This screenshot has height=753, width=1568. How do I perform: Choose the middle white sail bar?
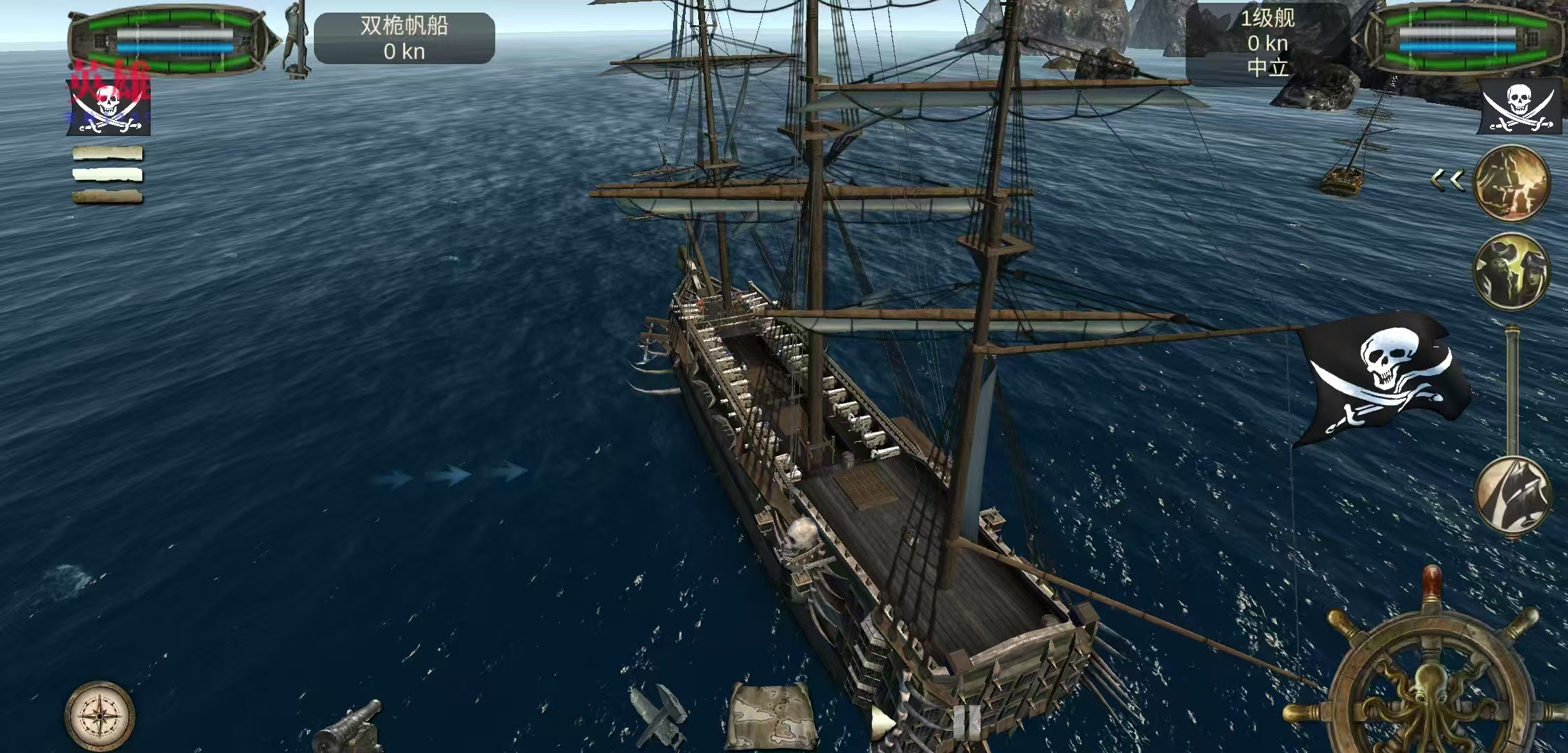[107, 175]
